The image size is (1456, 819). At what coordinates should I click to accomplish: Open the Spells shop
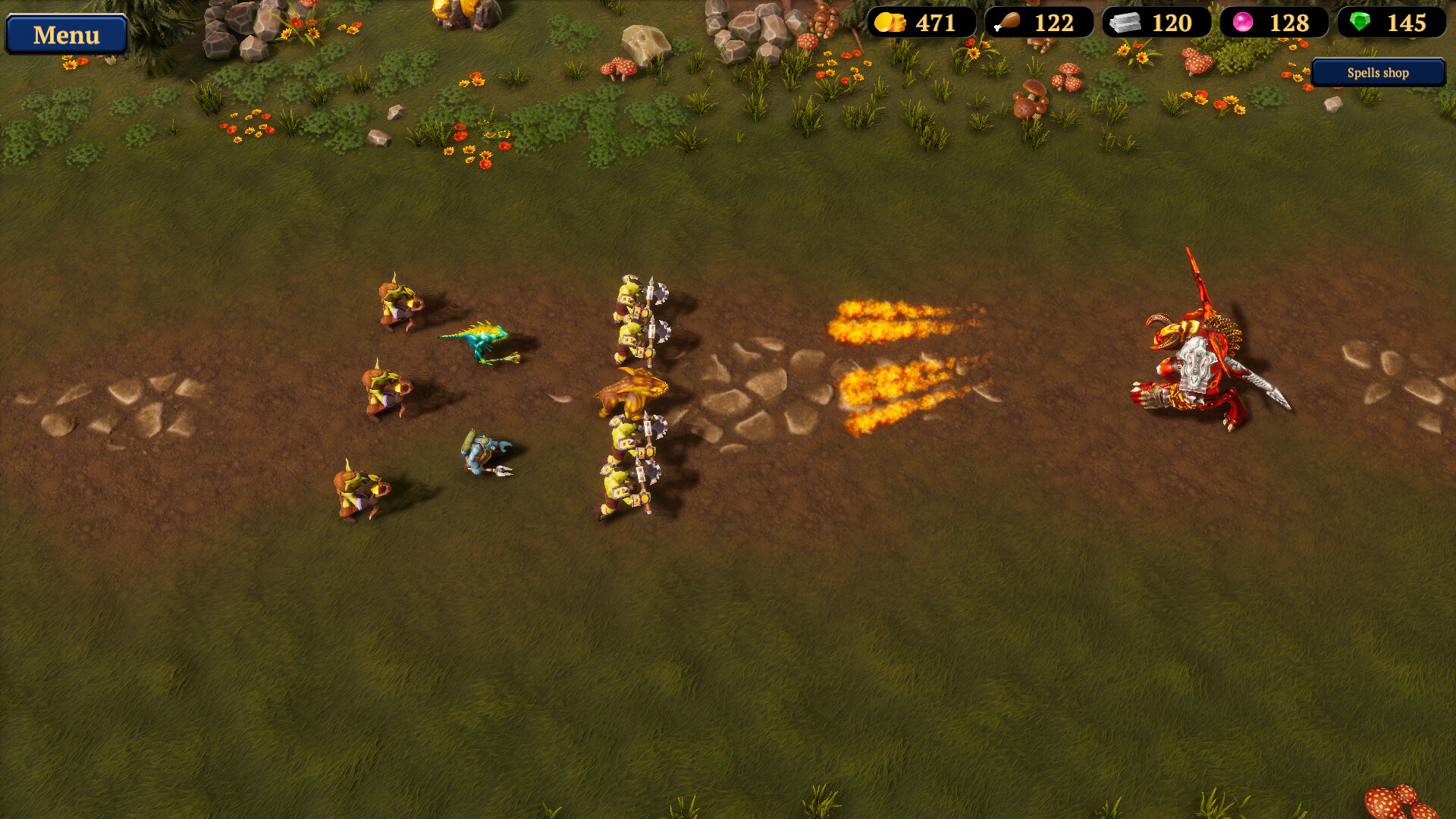click(1377, 73)
